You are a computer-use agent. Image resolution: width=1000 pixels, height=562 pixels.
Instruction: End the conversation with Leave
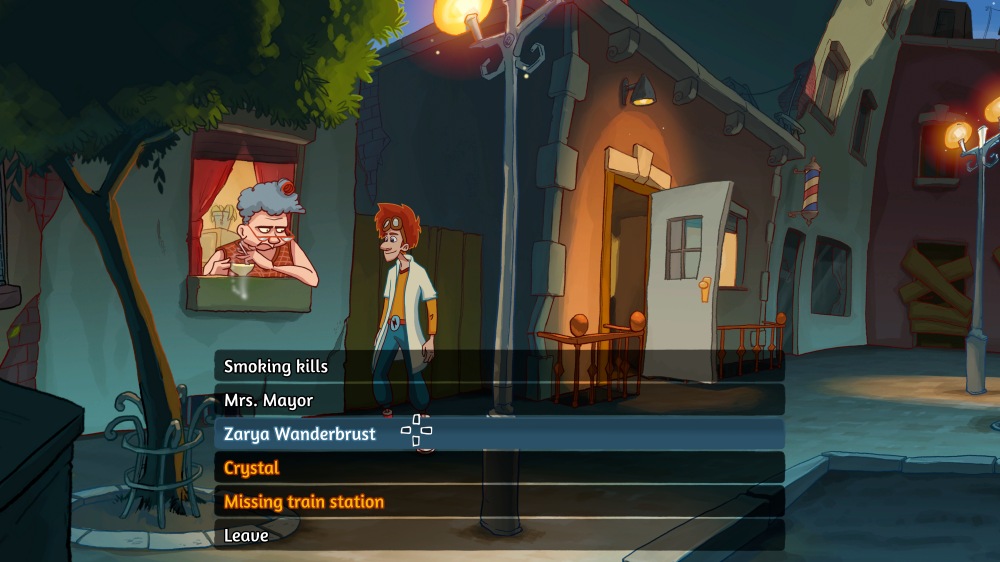246,536
